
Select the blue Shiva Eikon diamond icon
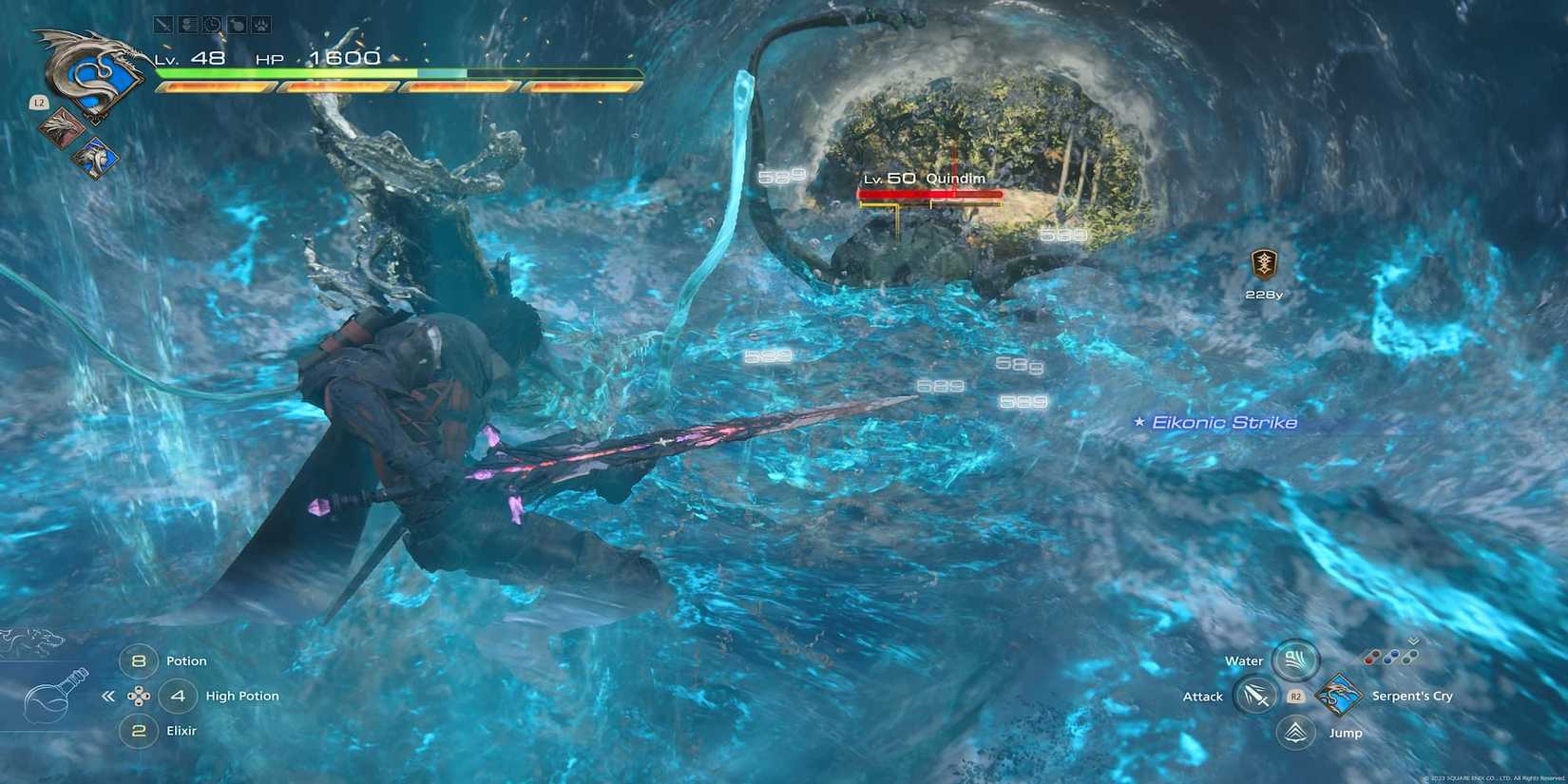click(94, 159)
